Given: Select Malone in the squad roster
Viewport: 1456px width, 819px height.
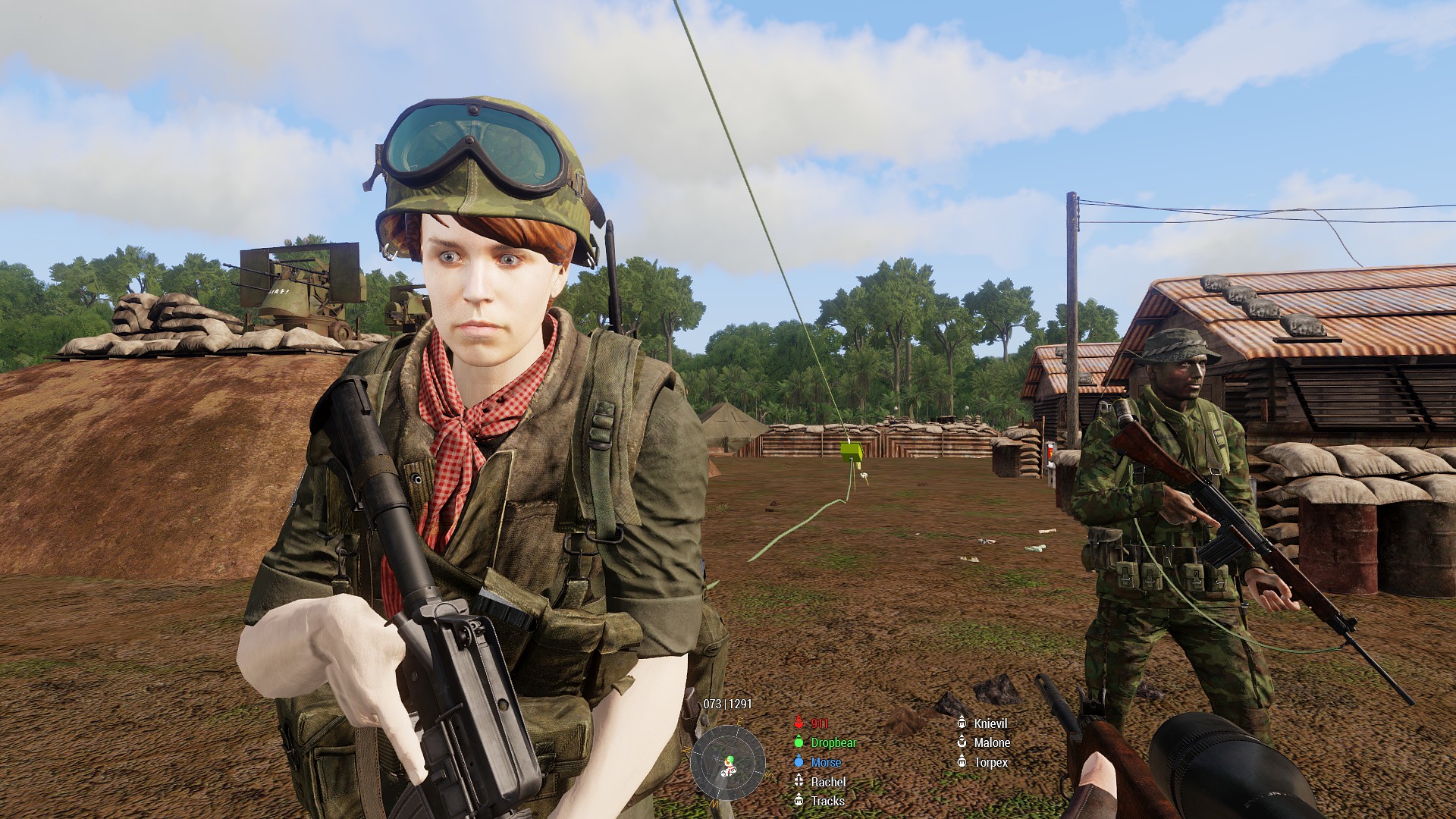Looking at the screenshot, I should tap(991, 743).
